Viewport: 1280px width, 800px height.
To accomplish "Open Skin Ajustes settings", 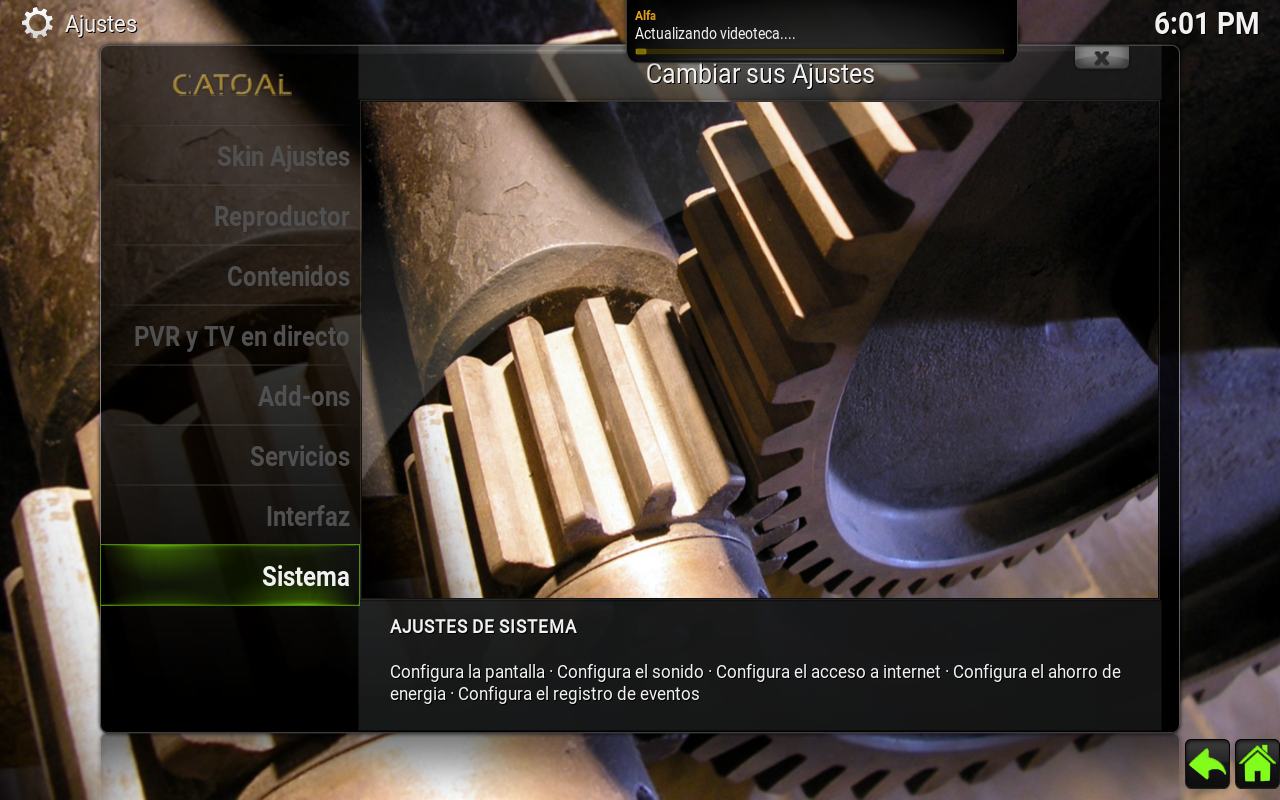I will click(283, 157).
